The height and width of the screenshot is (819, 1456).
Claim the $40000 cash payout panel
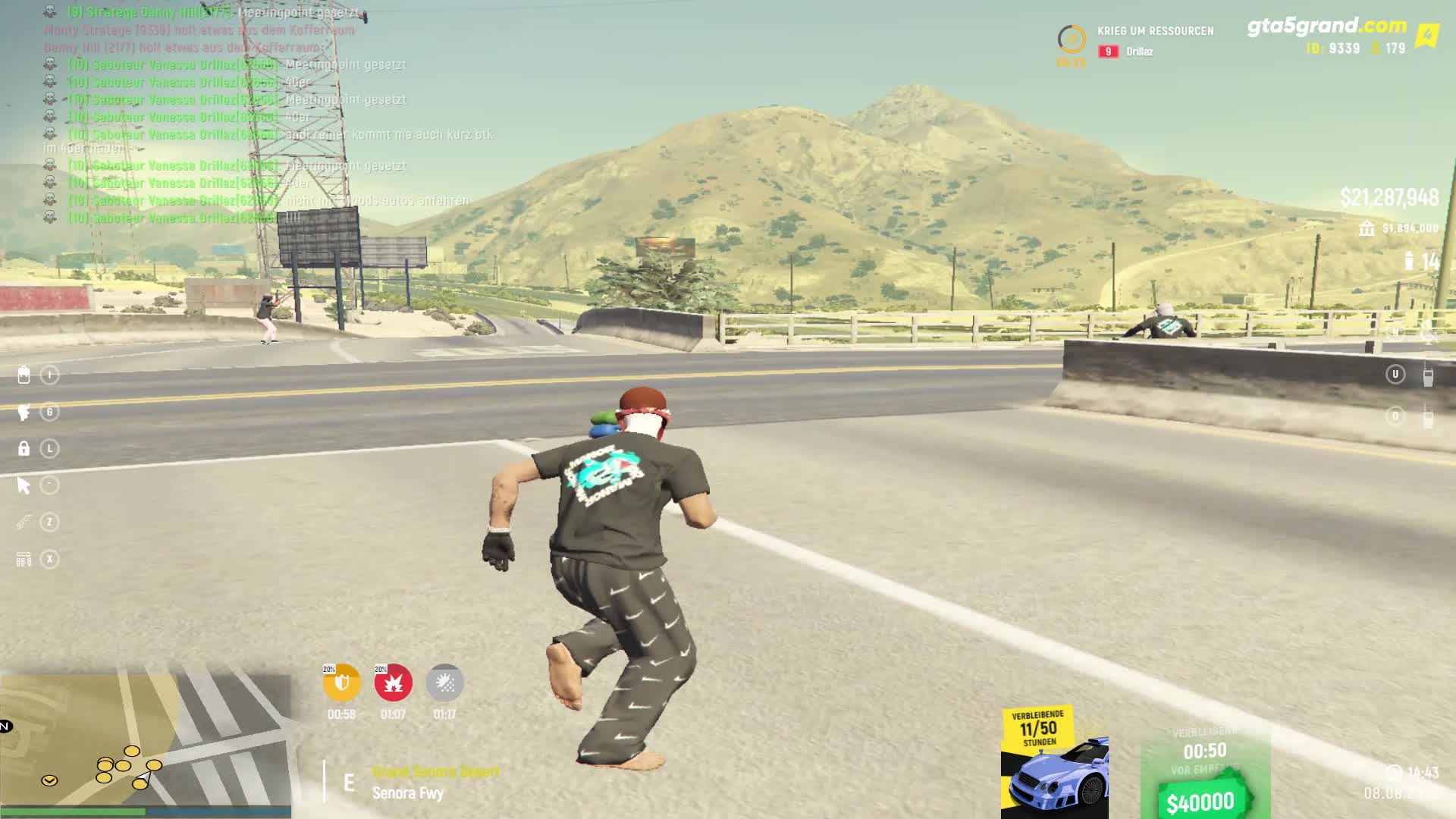click(x=1204, y=773)
